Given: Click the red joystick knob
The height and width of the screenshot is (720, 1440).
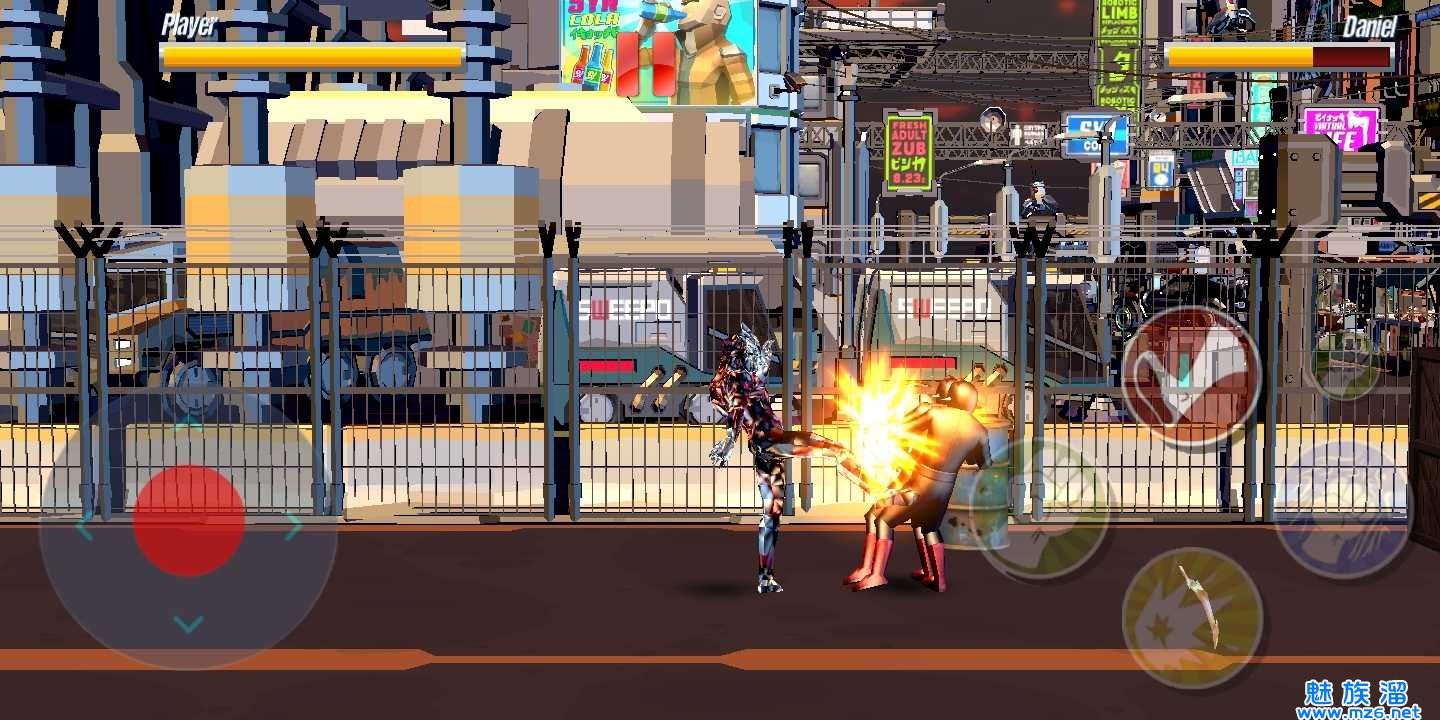Looking at the screenshot, I should pyautogui.click(x=189, y=520).
